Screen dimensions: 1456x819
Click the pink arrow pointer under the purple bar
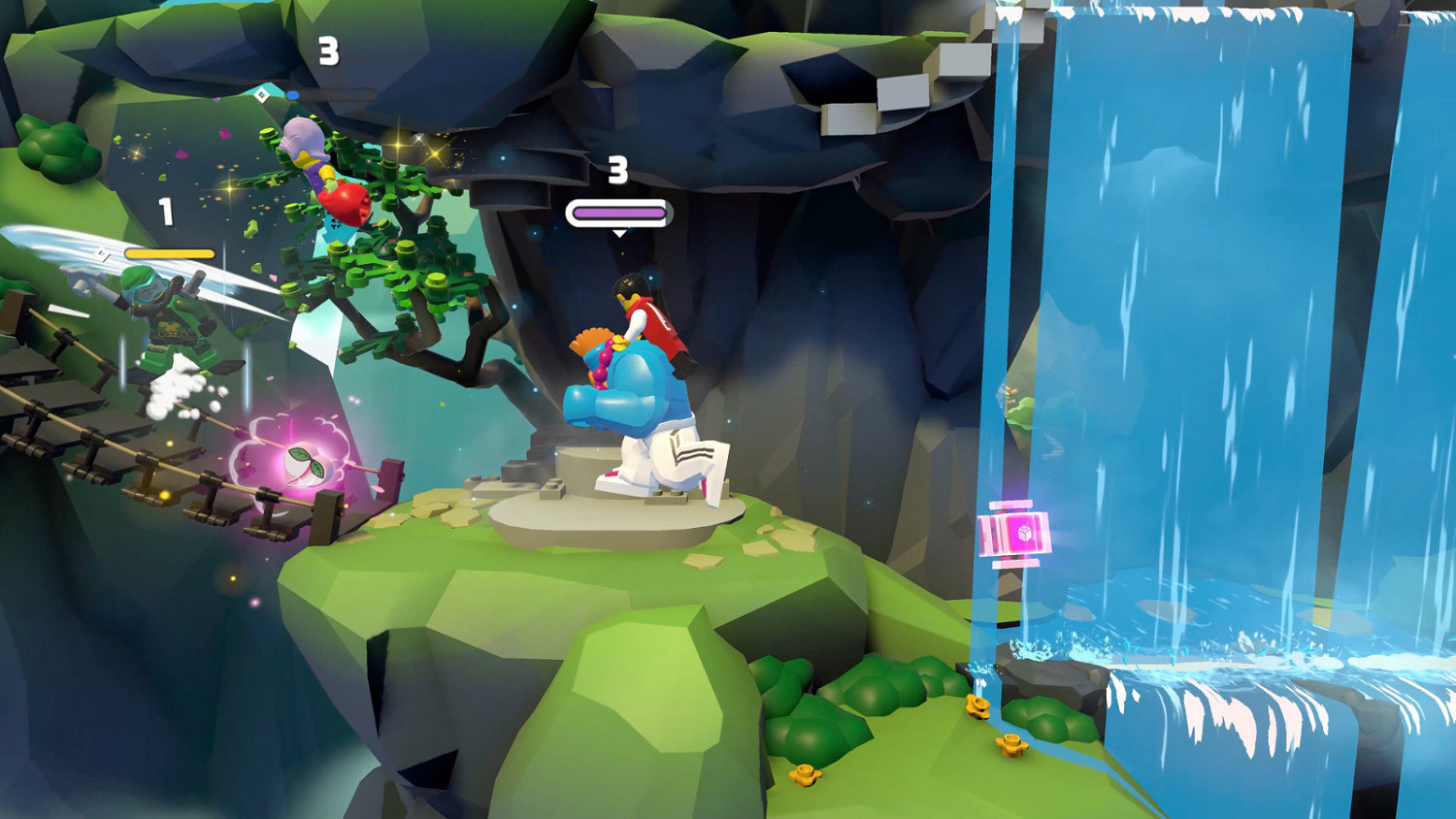[618, 234]
